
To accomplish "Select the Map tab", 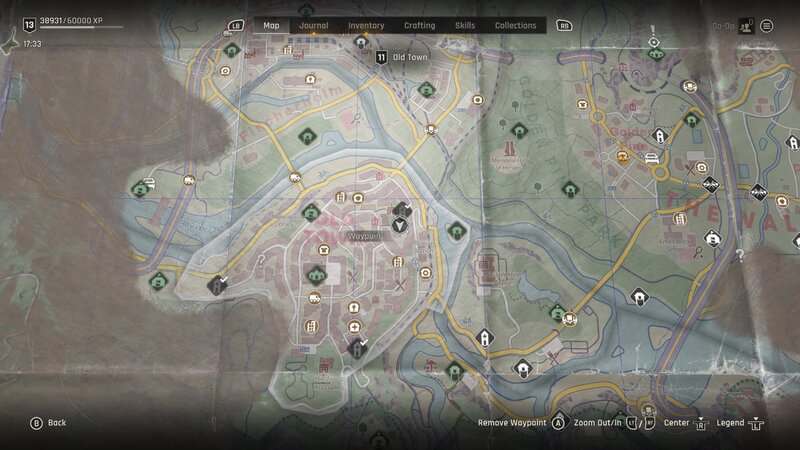I will click(271, 25).
